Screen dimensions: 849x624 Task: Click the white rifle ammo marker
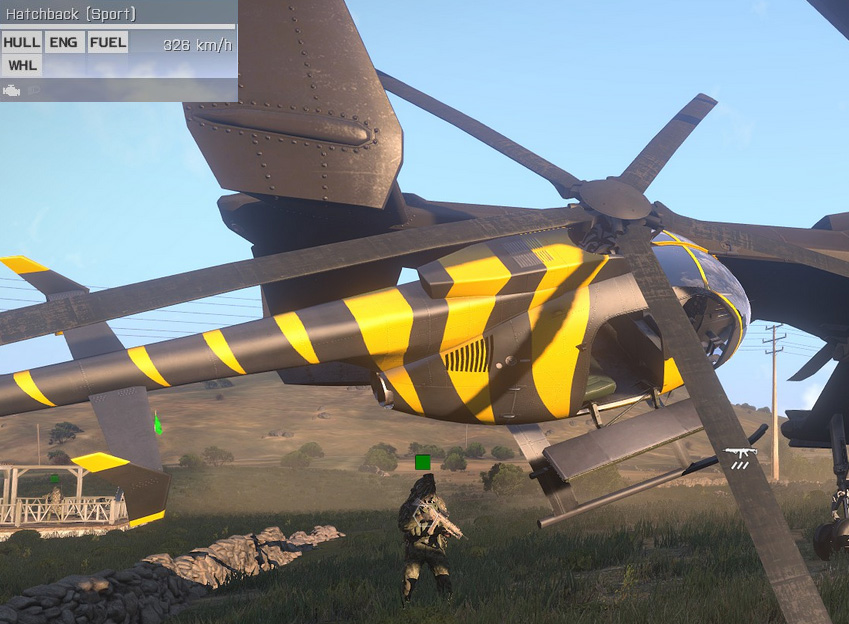pyautogui.click(x=741, y=458)
